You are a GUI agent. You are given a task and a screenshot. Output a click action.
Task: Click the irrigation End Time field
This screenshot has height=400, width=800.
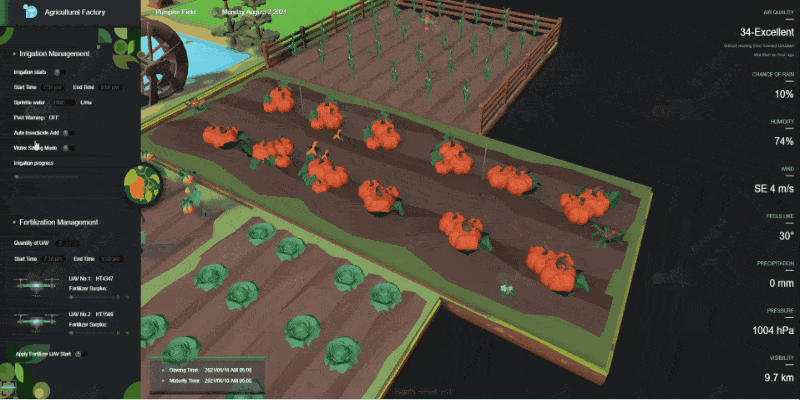coord(110,88)
